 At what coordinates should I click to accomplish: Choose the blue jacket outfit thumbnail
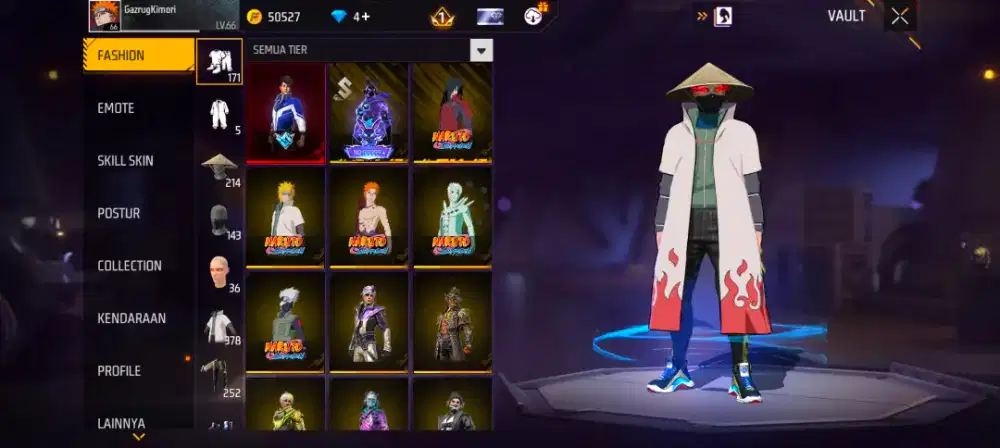[286, 112]
